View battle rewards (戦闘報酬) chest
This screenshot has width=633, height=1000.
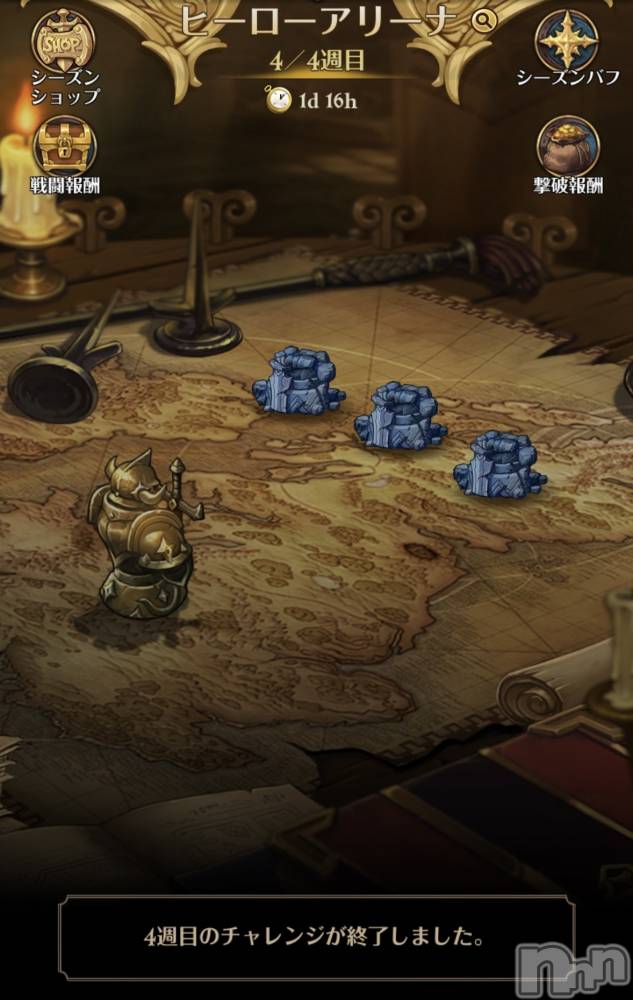click(x=64, y=148)
